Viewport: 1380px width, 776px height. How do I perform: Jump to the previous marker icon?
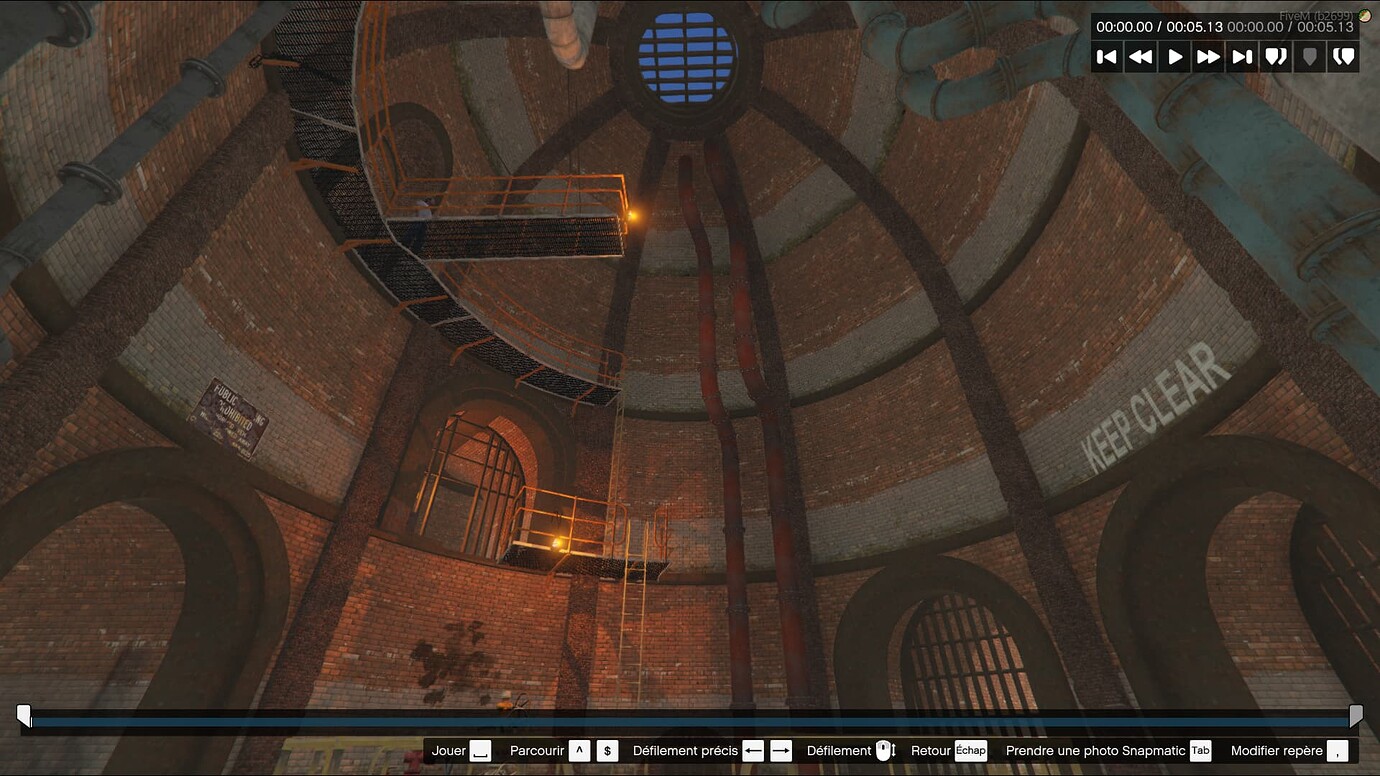point(1276,57)
